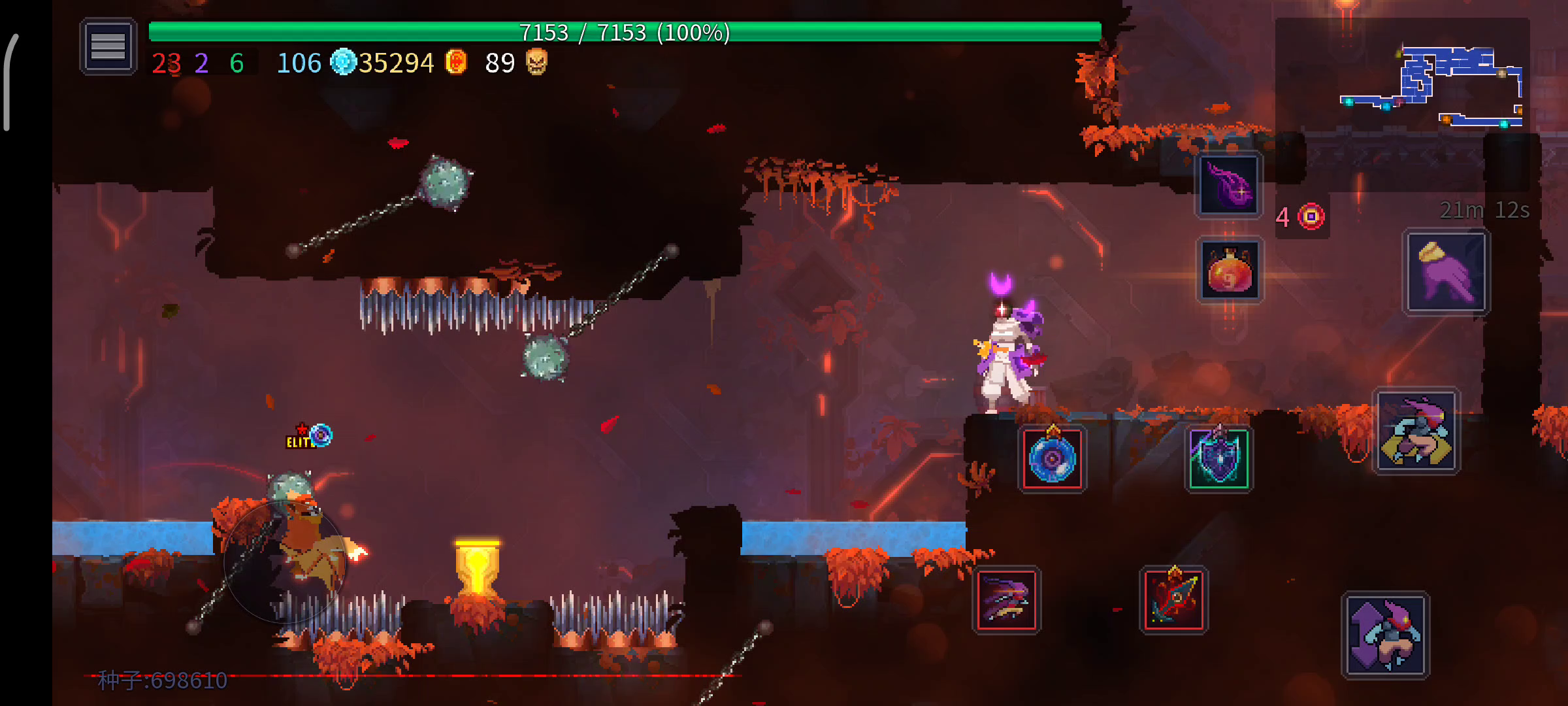Tap the purple hand interact button
This screenshot has height=706, width=1568.
click(x=1446, y=272)
